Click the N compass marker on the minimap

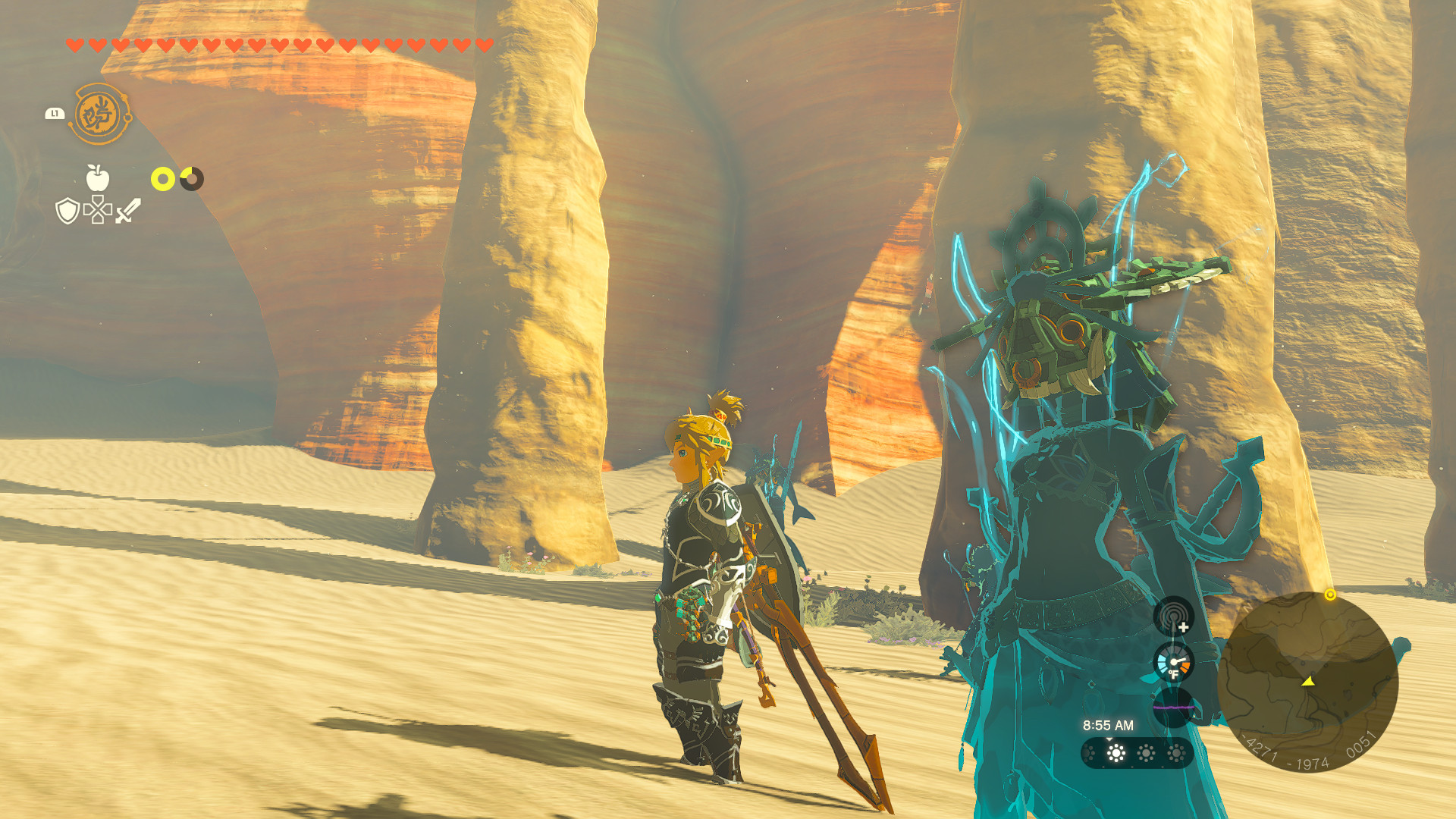(1247, 607)
